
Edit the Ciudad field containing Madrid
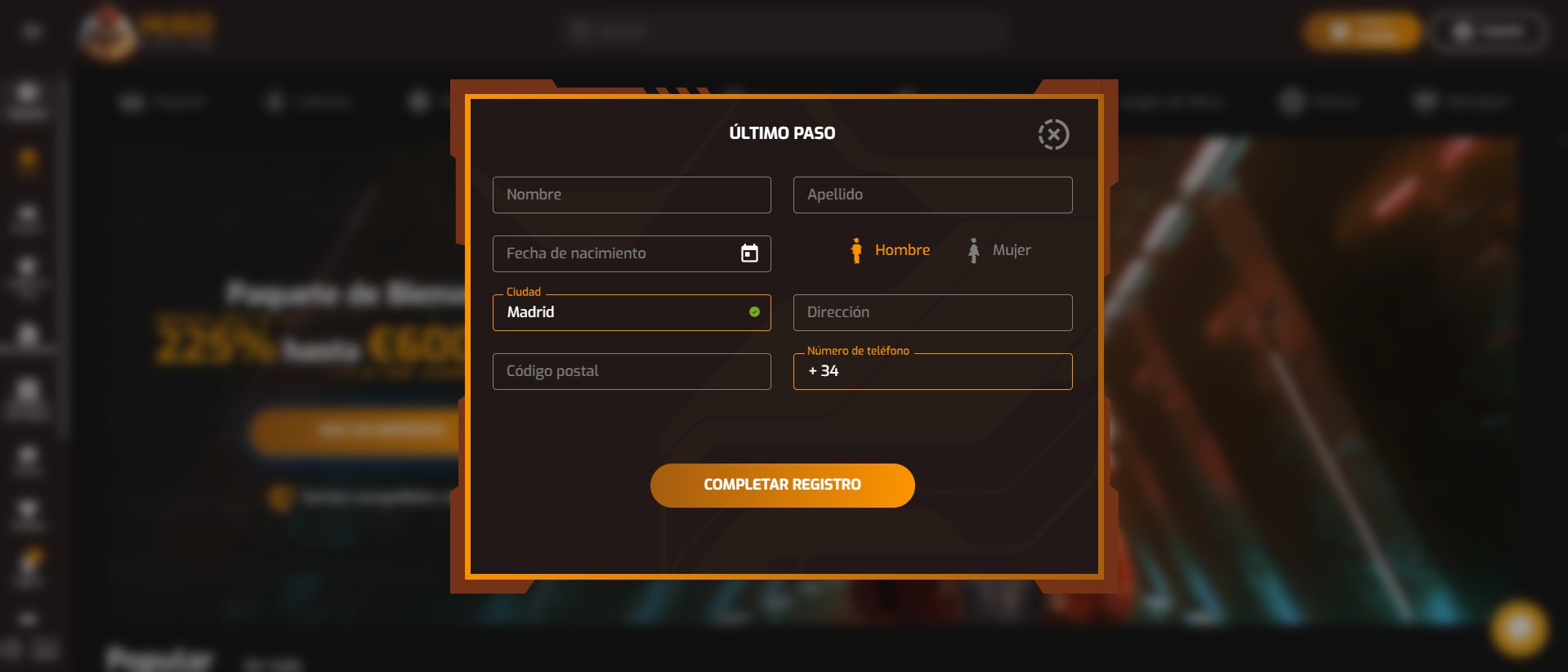pos(621,312)
